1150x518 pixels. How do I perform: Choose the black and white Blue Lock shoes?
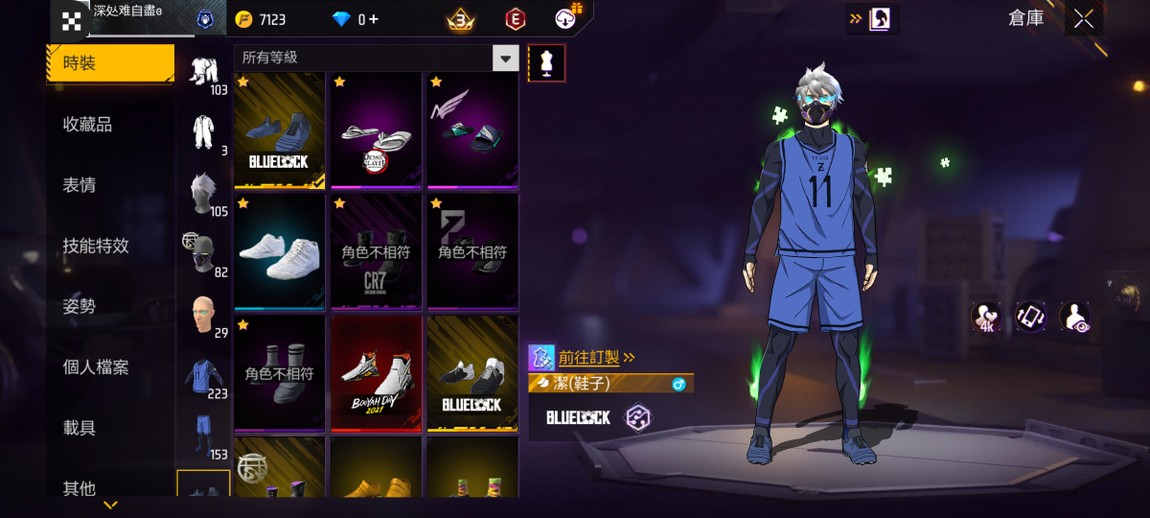(x=472, y=373)
